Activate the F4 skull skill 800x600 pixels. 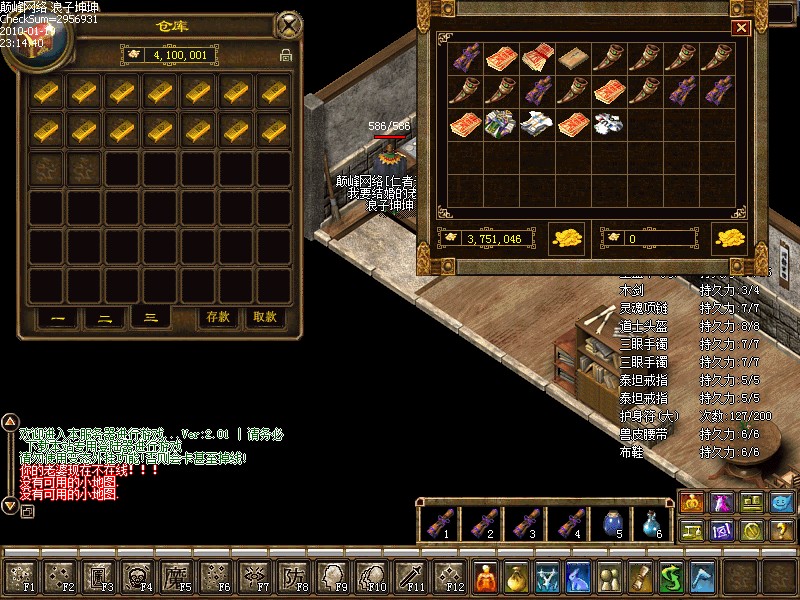(134, 576)
